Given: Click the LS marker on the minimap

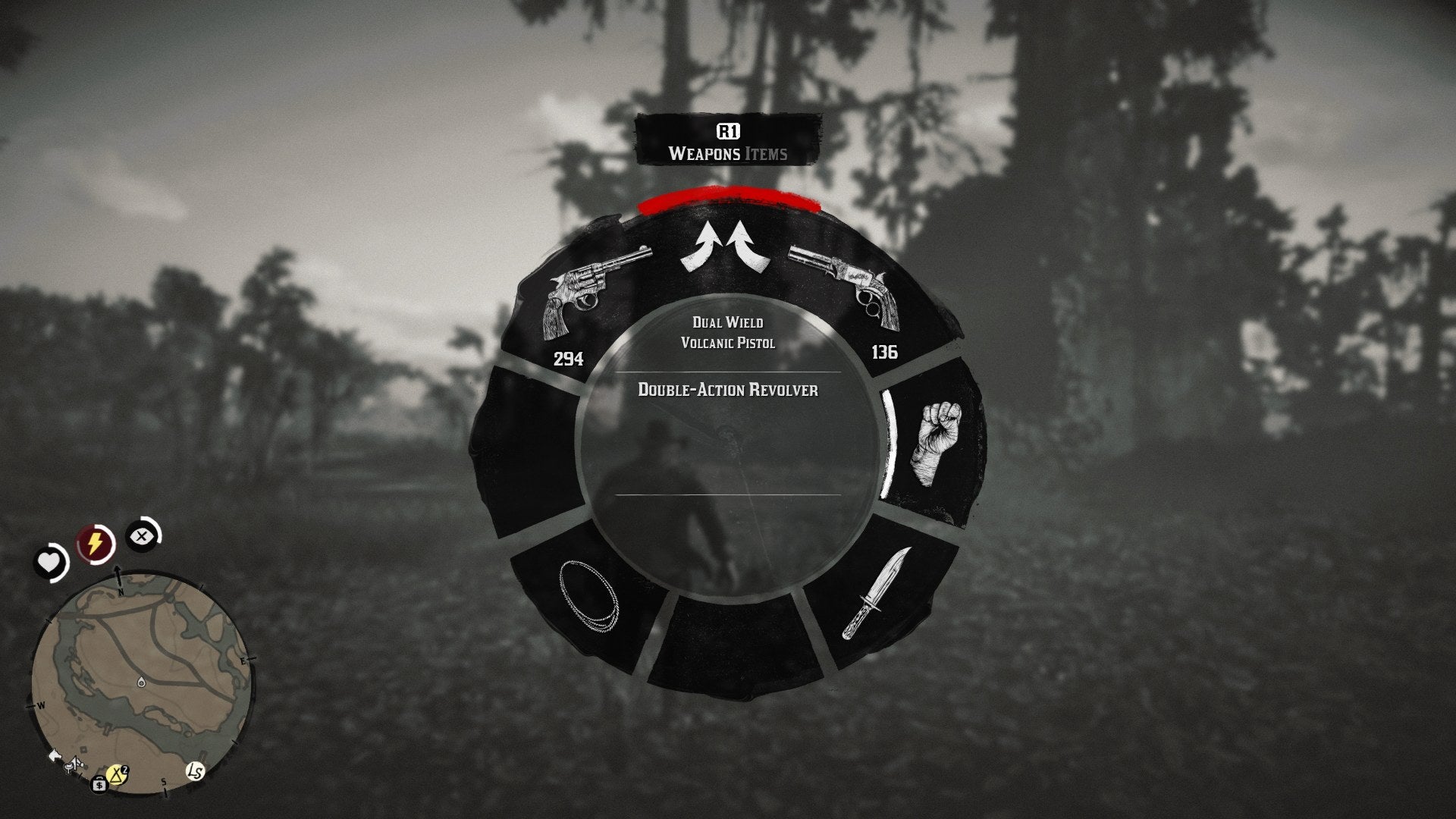Looking at the screenshot, I should tap(195, 771).
